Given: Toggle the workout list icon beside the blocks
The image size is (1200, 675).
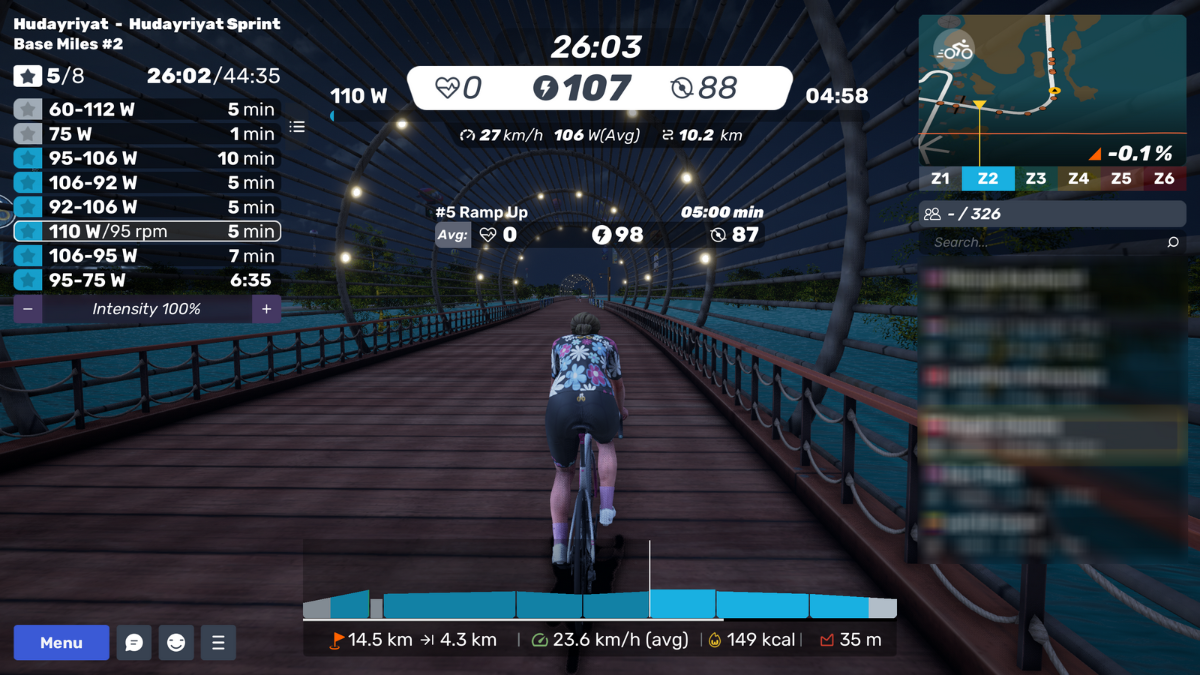Looking at the screenshot, I should coord(297,127).
